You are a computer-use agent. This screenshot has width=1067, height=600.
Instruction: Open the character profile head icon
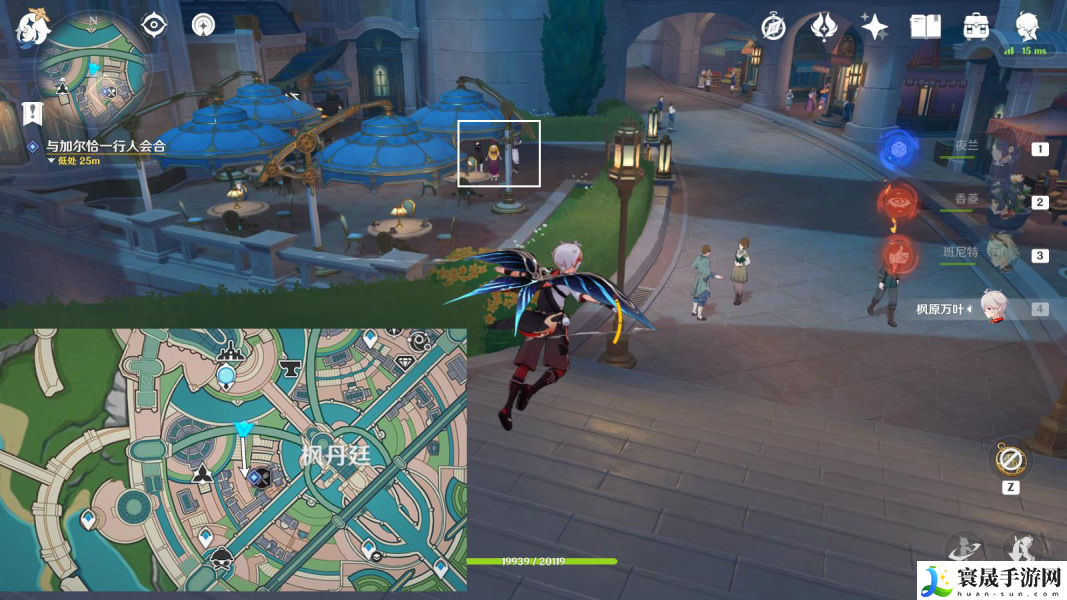[x=1027, y=26]
